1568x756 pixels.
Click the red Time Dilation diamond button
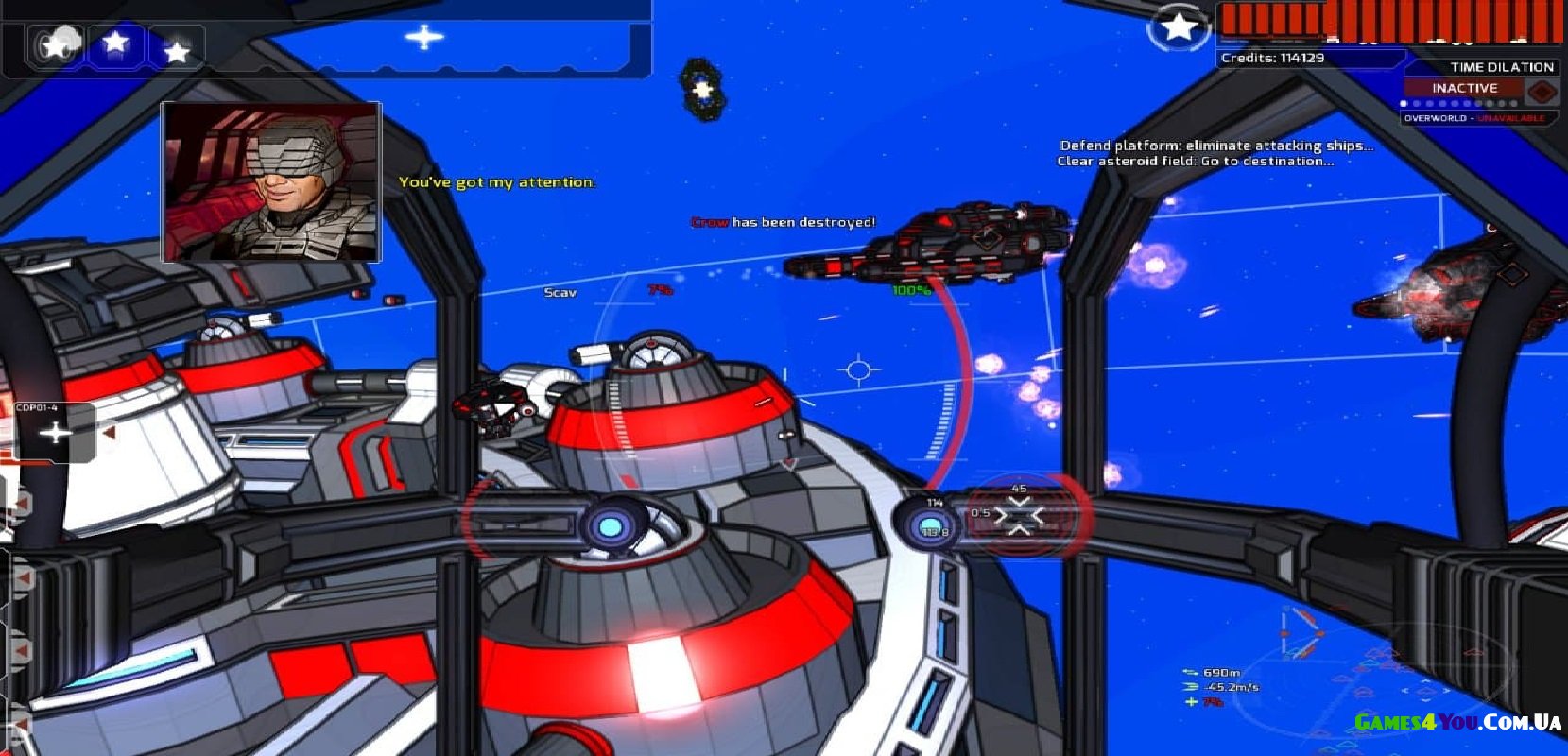pyautogui.click(x=1542, y=92)
